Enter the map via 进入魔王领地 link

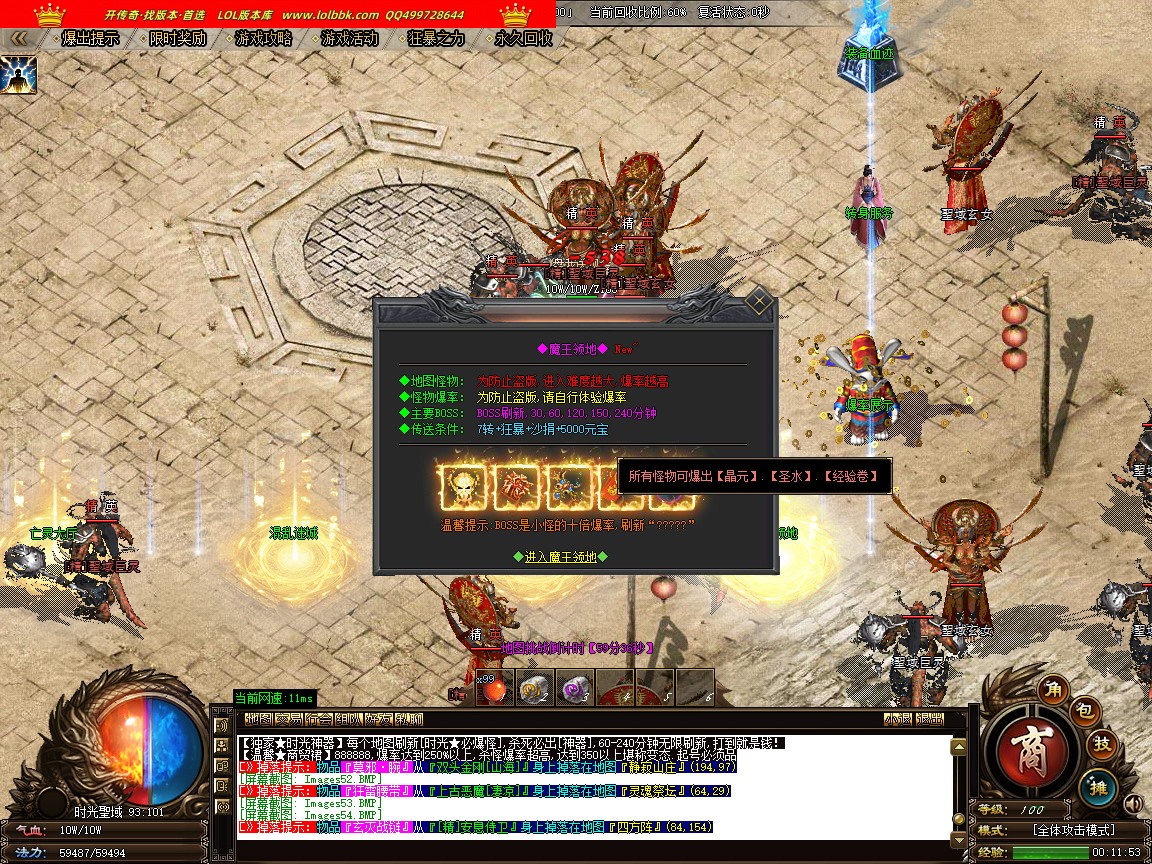(560, 557)
